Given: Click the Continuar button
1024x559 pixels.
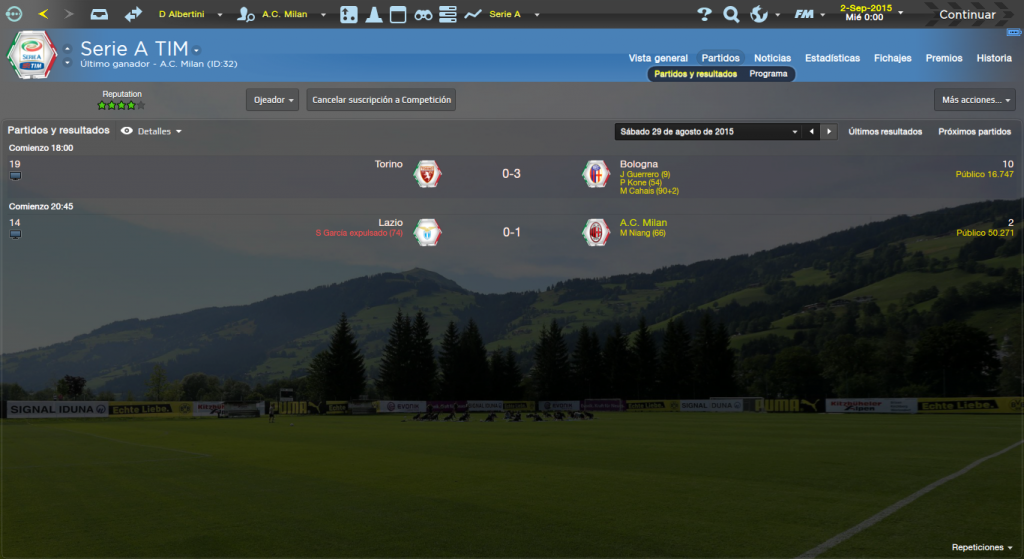Looking at the screenshot, I should 966,15.
